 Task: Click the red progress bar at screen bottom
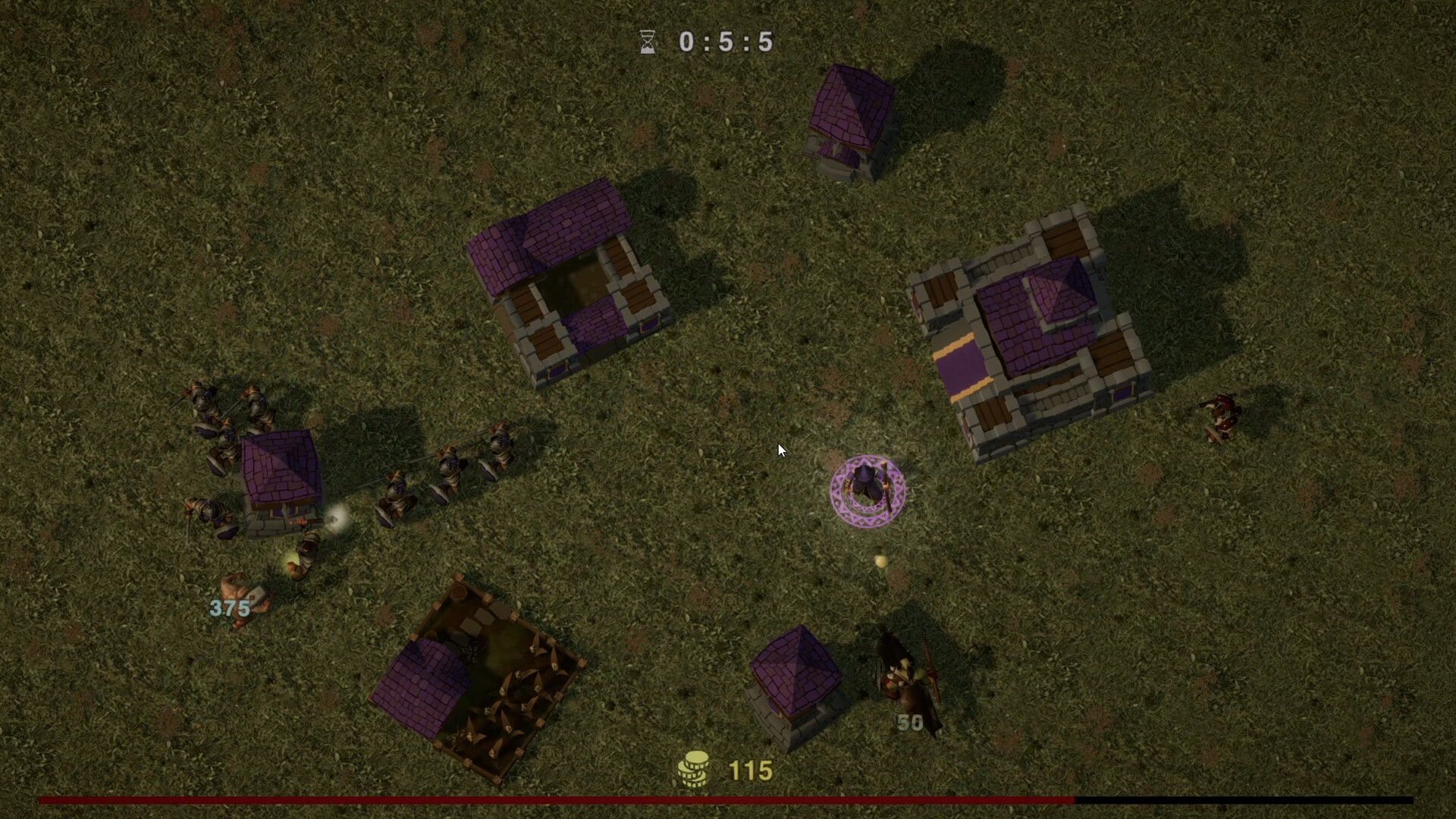(x=531, y=799)
